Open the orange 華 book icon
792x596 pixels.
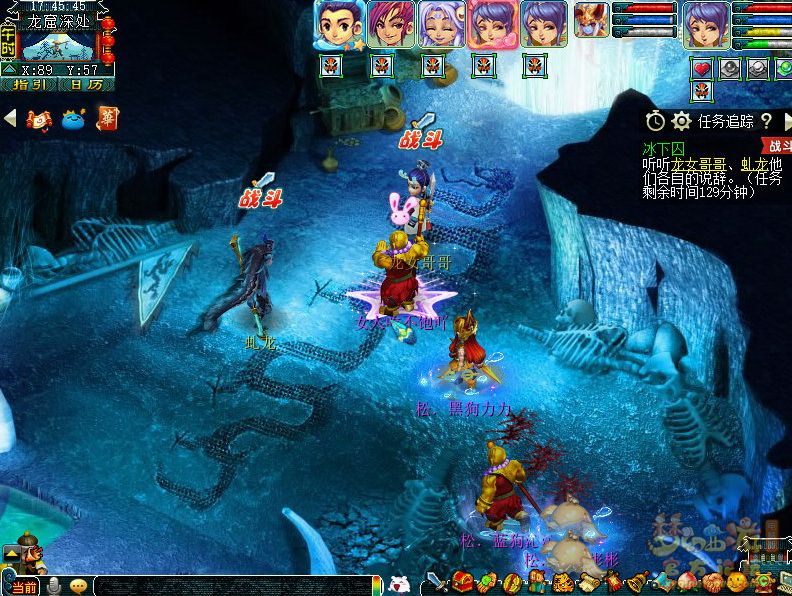coord(107,118)
